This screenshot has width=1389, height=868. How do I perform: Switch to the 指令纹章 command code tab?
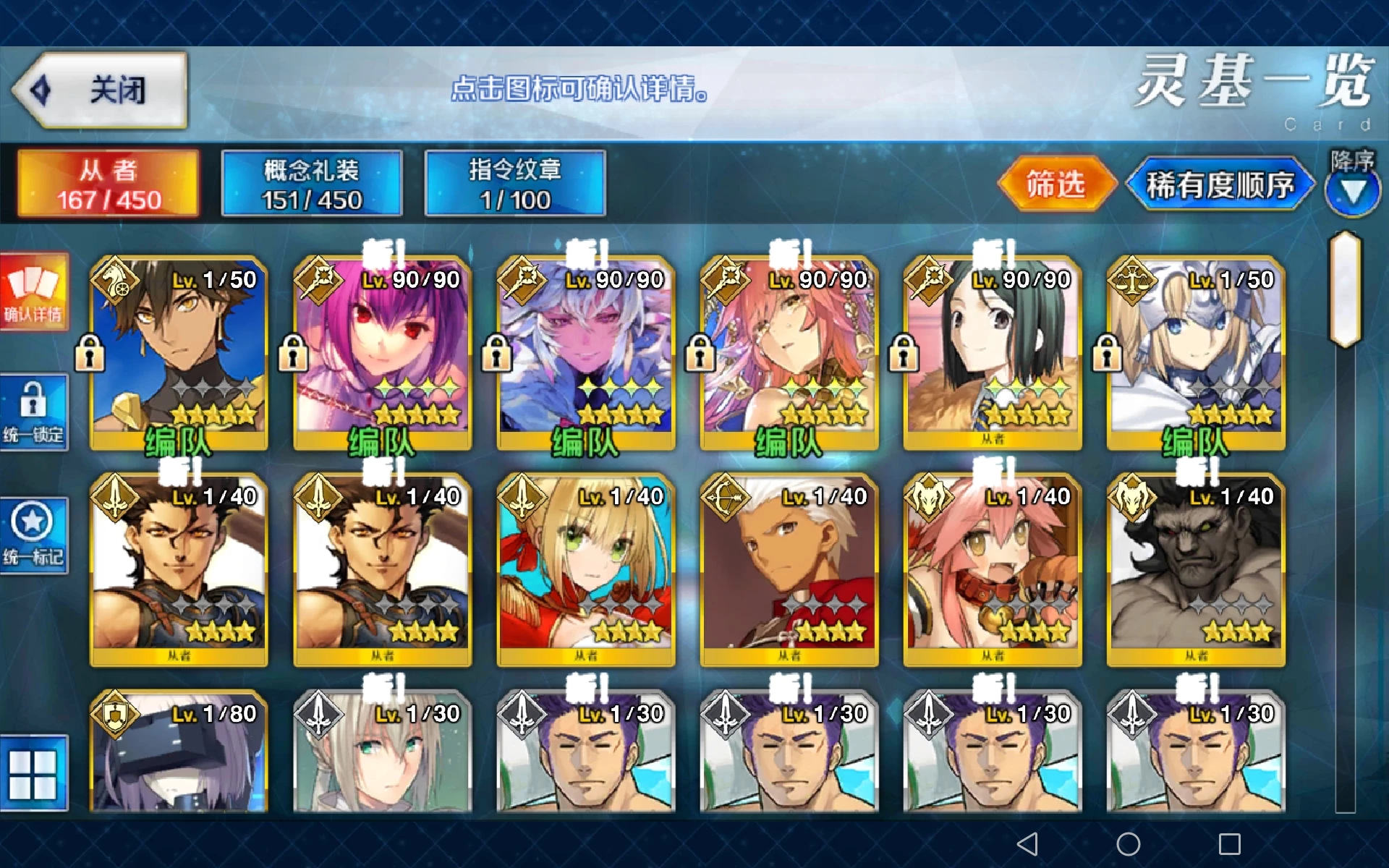pos(515,184)
